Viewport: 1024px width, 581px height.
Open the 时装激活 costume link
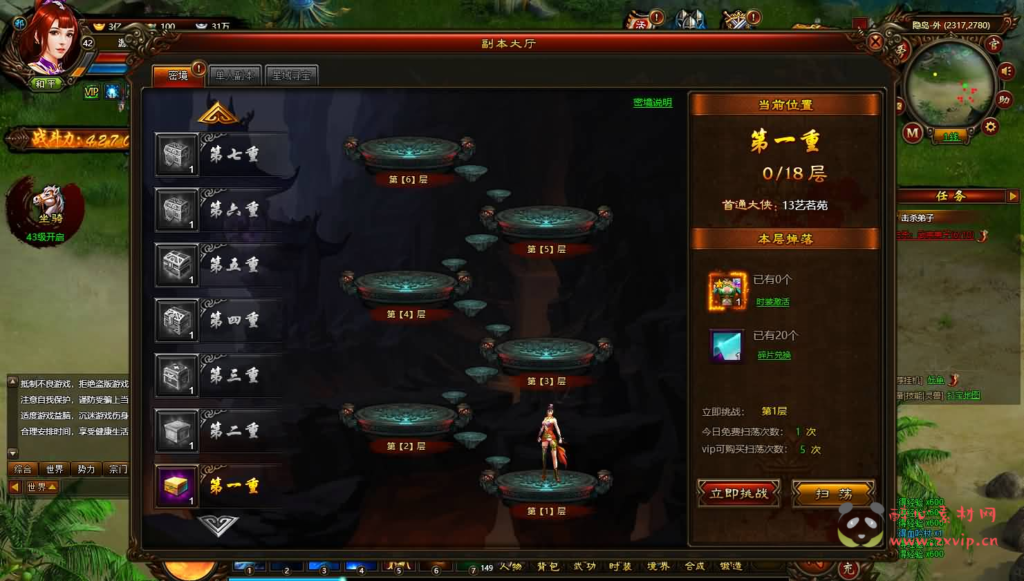[772, 301]
